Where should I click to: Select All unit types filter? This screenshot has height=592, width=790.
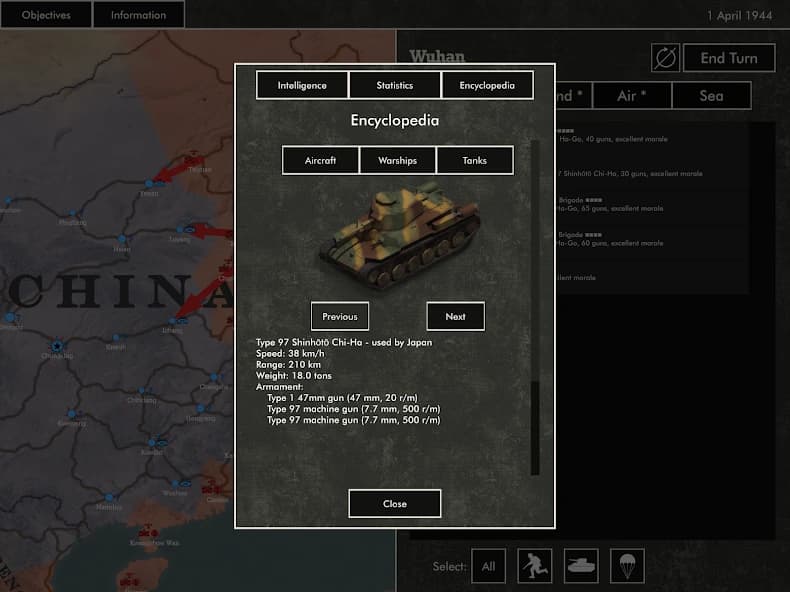(489, 566)
